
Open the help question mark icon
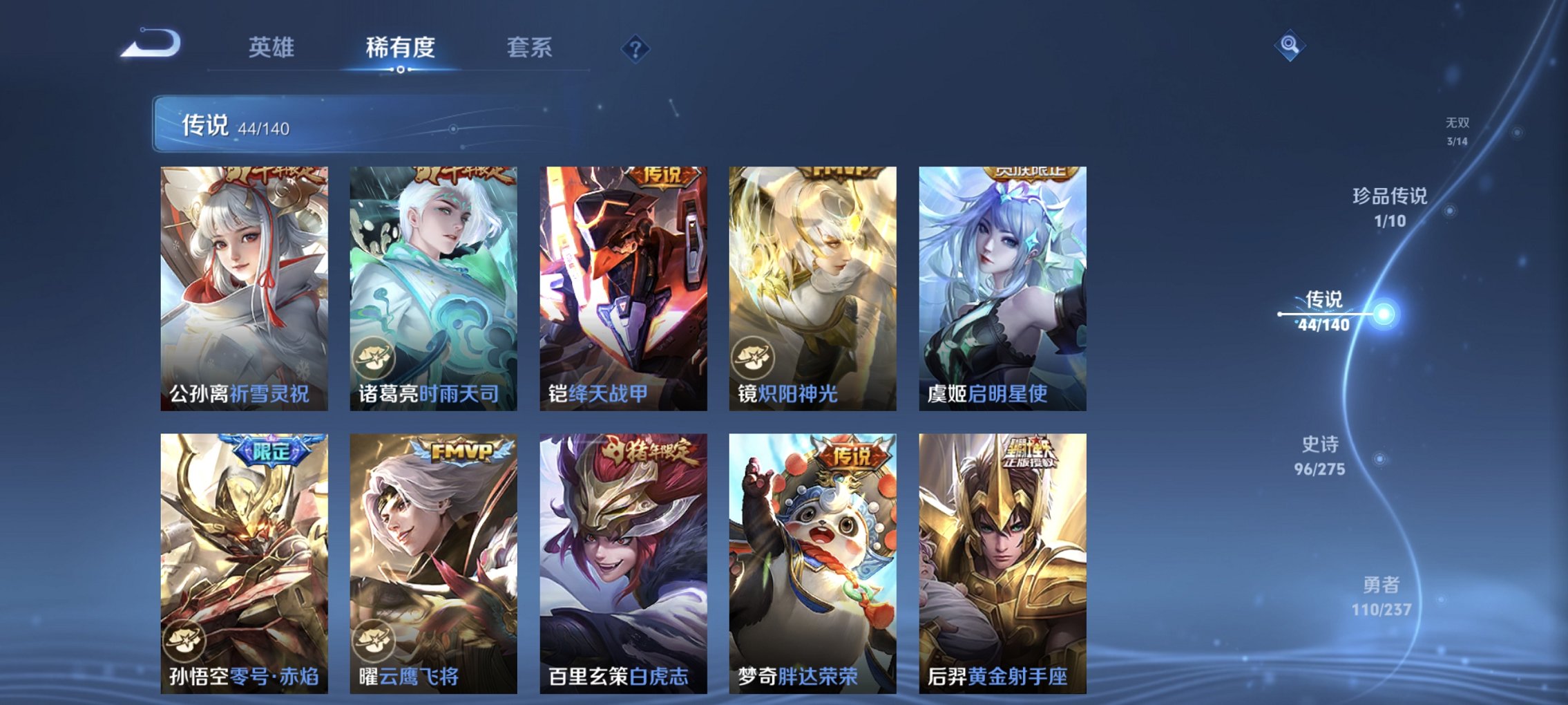coord(635,47)
